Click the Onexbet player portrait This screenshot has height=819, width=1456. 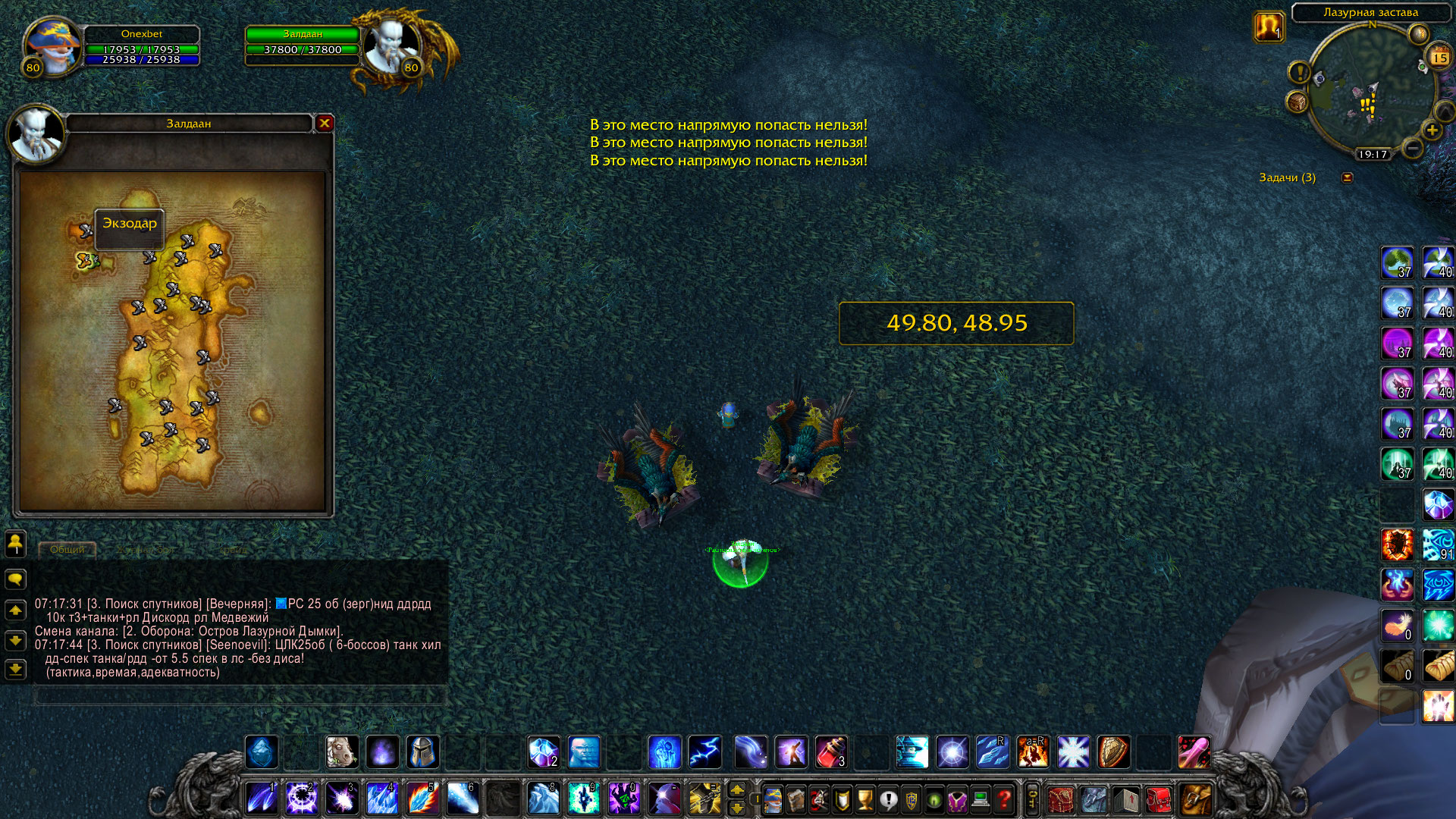tap(52, 47)
